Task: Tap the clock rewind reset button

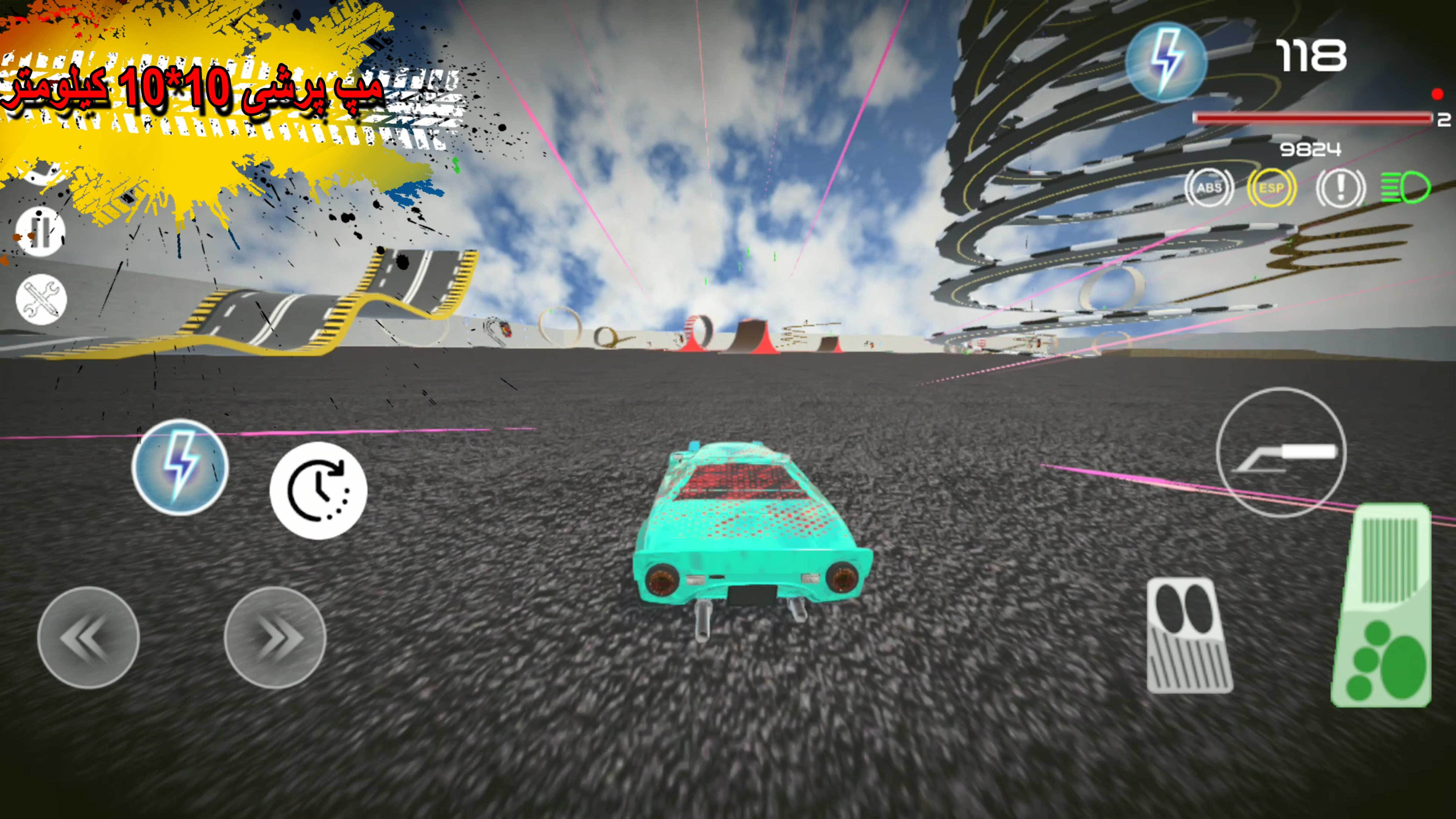Action: [318, 490]
